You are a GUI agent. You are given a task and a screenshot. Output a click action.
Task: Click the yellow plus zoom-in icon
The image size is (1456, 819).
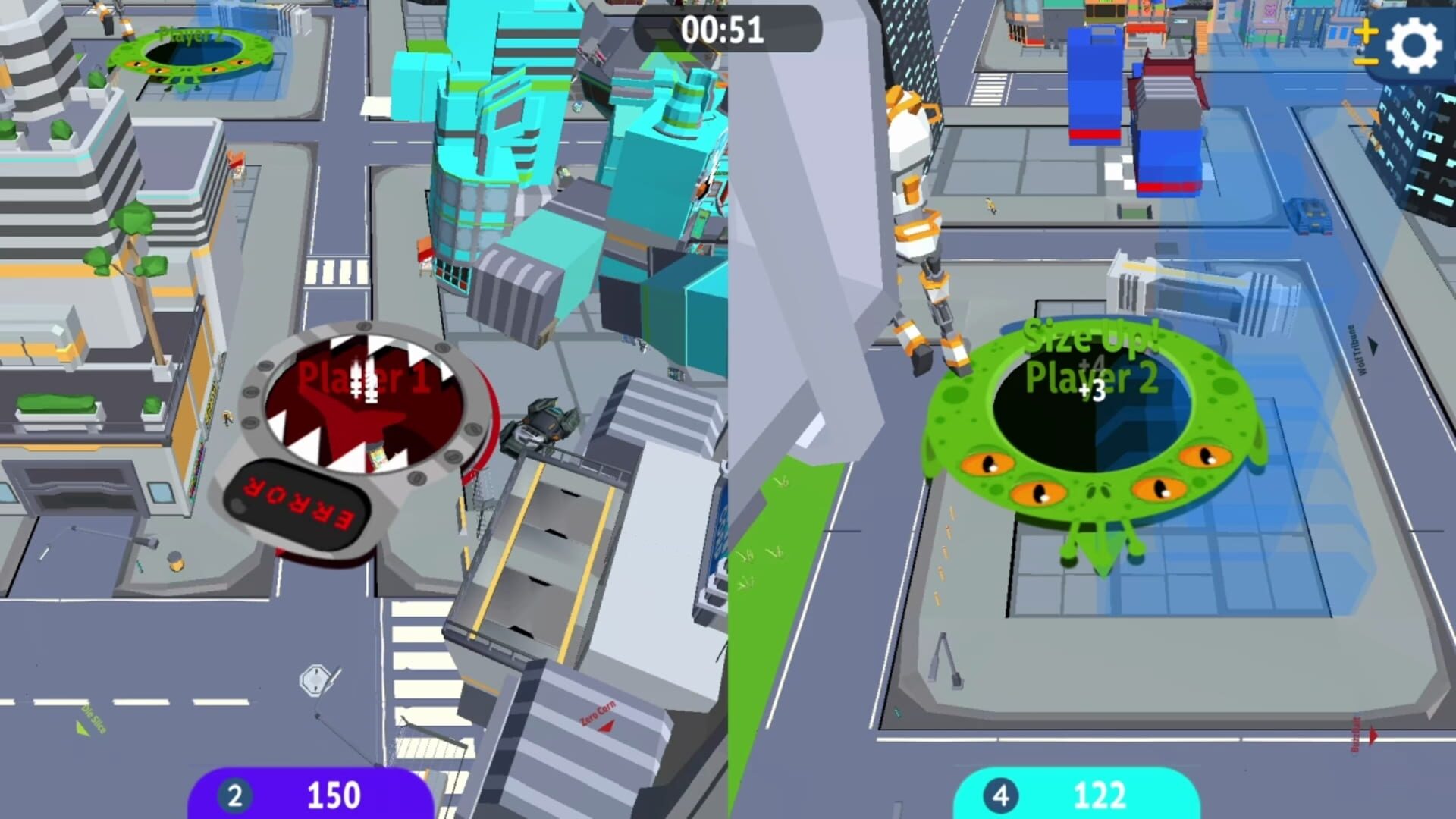point(1365,32)
